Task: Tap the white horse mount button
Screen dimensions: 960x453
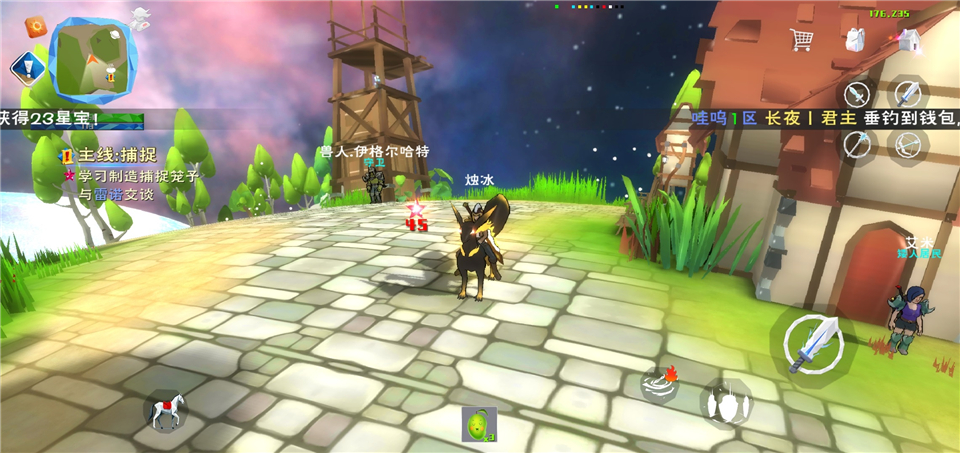Action: point(166,409)
